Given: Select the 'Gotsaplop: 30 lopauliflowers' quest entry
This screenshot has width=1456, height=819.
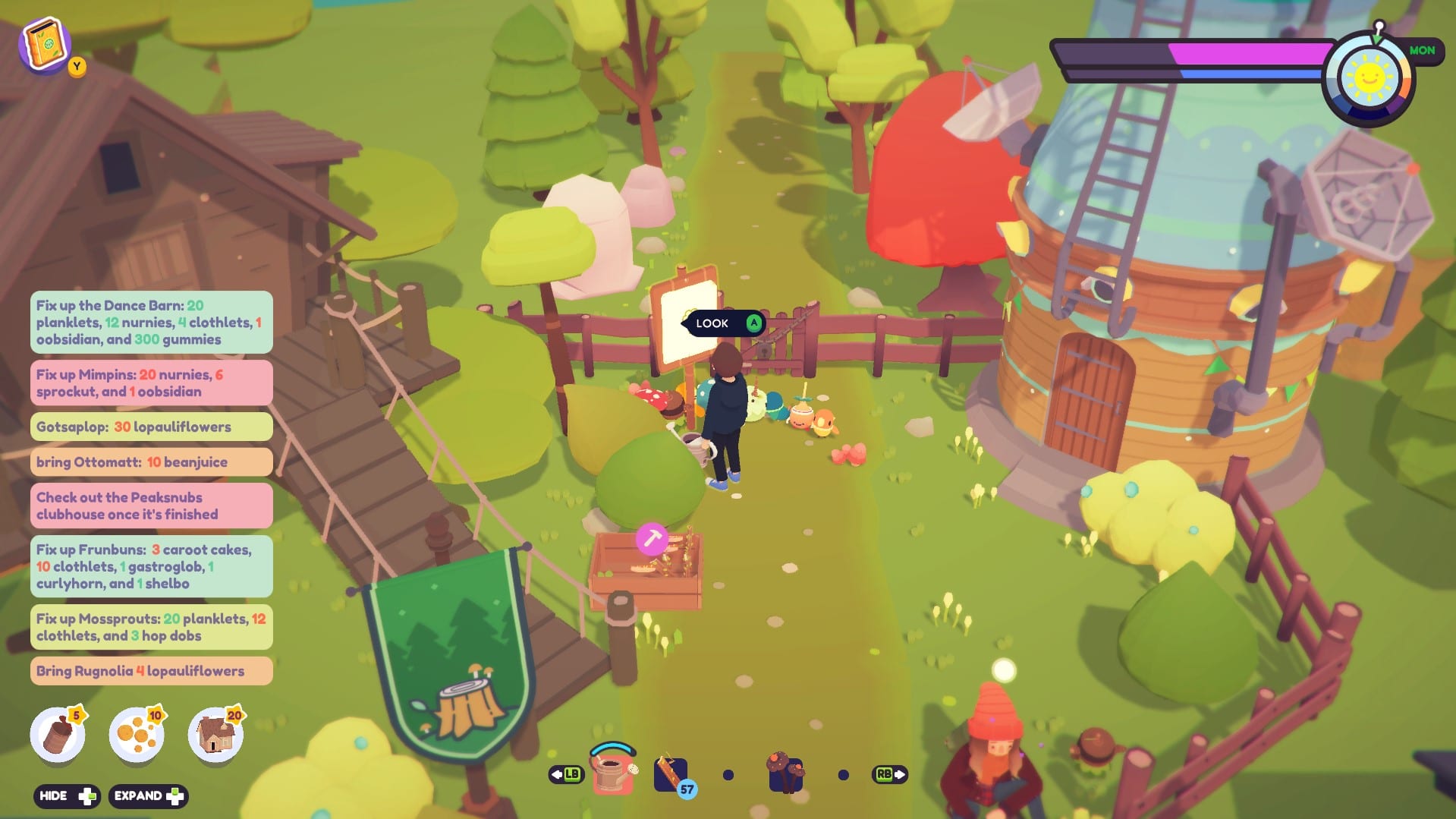Looking at the screenshot, I should tap(150, 427).
